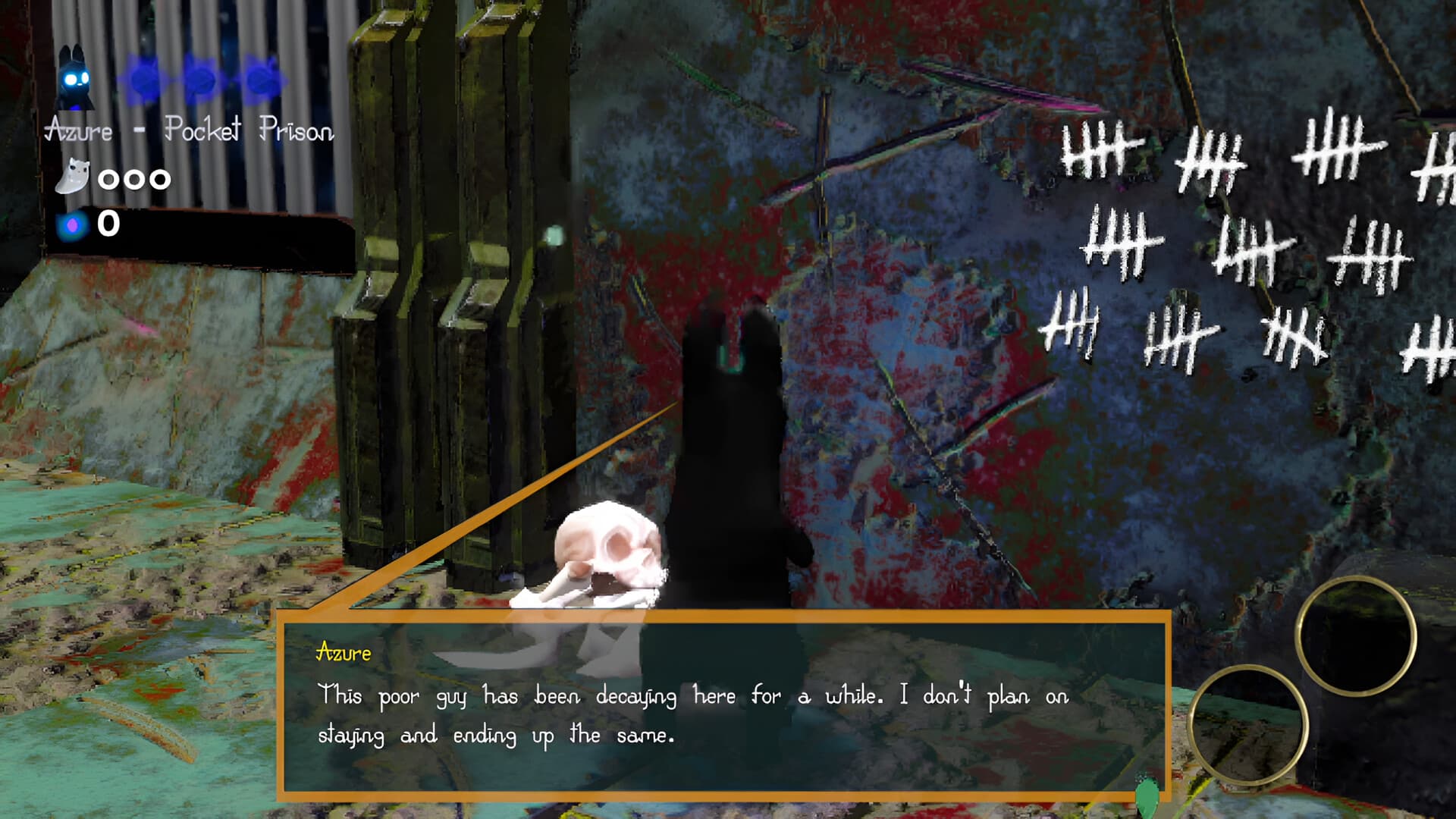1456x819 pixels.
Task: Click the first empty ghost collection circle
Action: point(107,178)
